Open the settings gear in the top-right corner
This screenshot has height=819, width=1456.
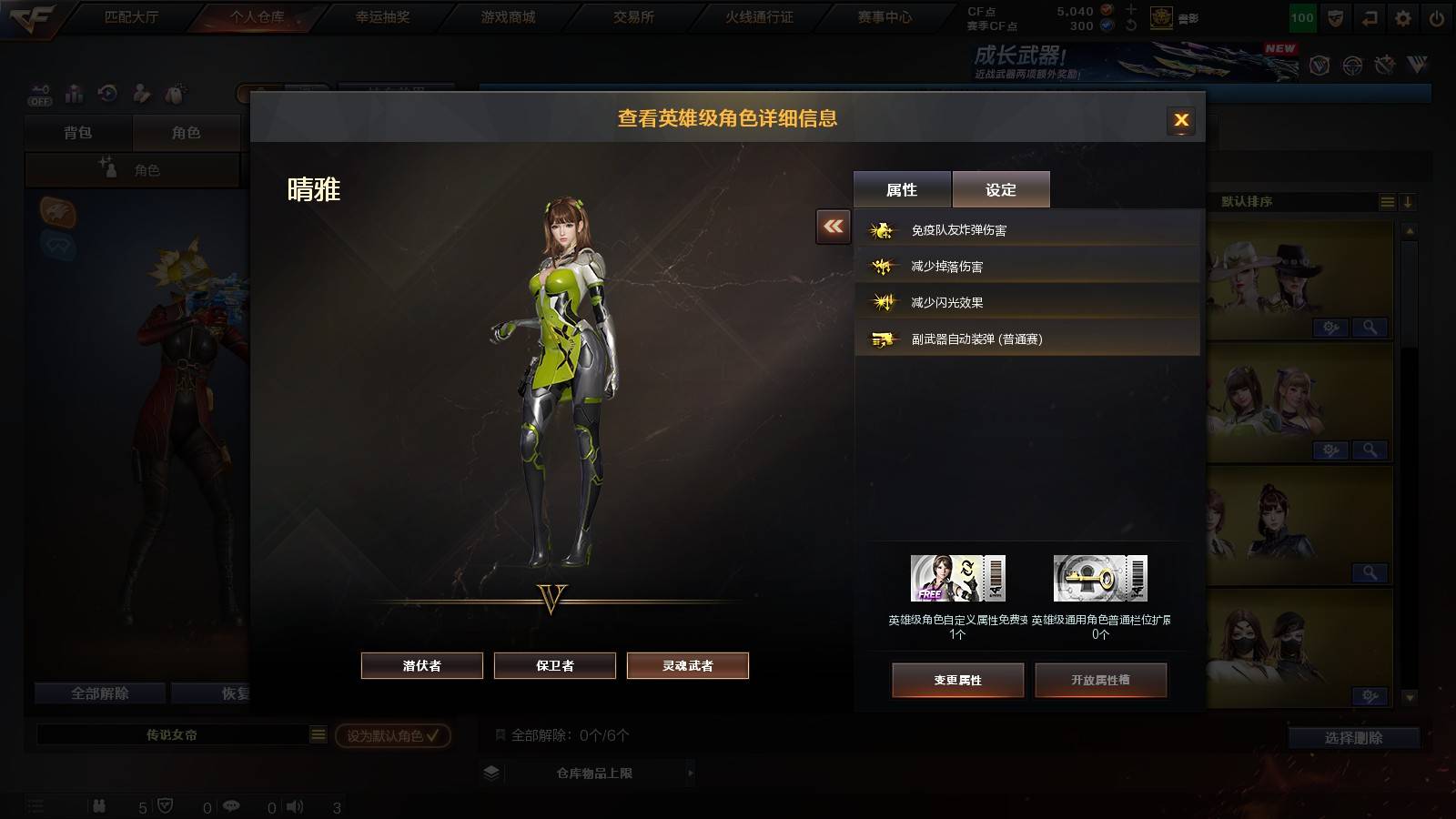tap(1402, 15)
